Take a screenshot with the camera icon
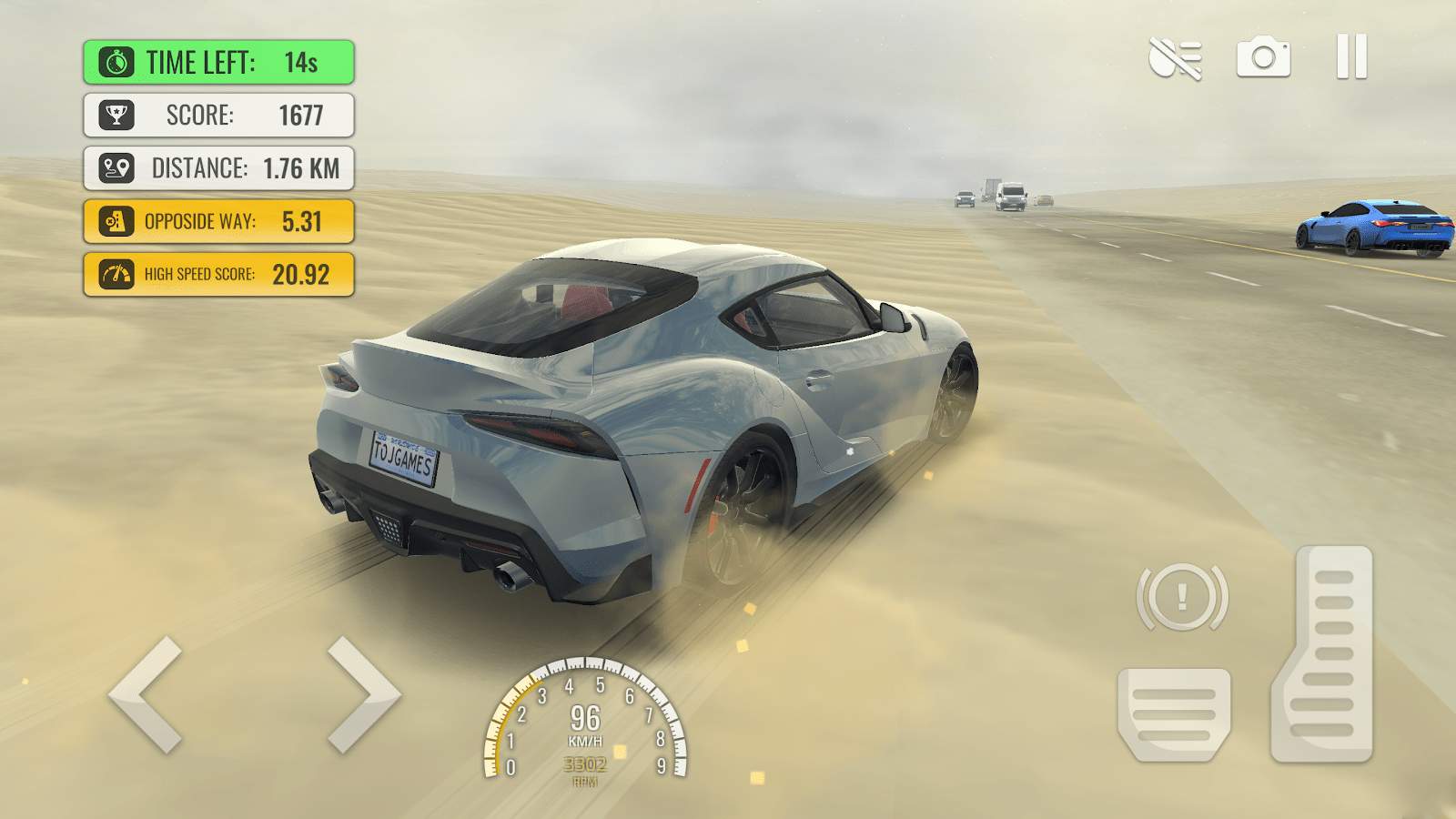This screenshot has height=819, width=1456. point(1264,57)
